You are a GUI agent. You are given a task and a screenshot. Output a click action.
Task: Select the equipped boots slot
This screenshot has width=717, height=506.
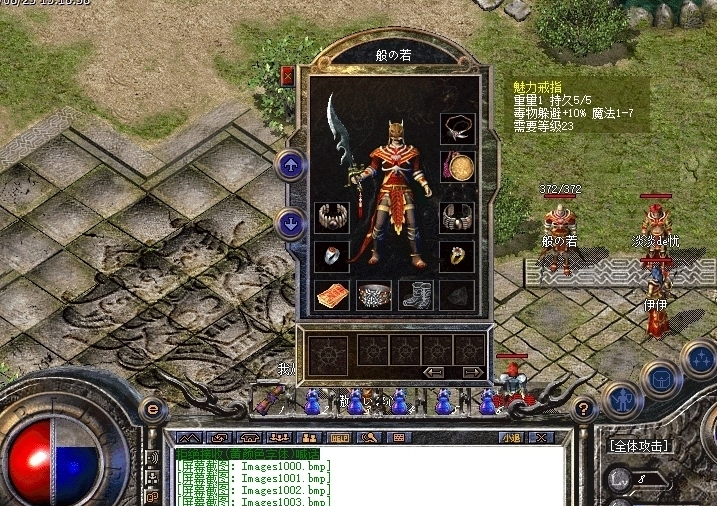[415, 295]
